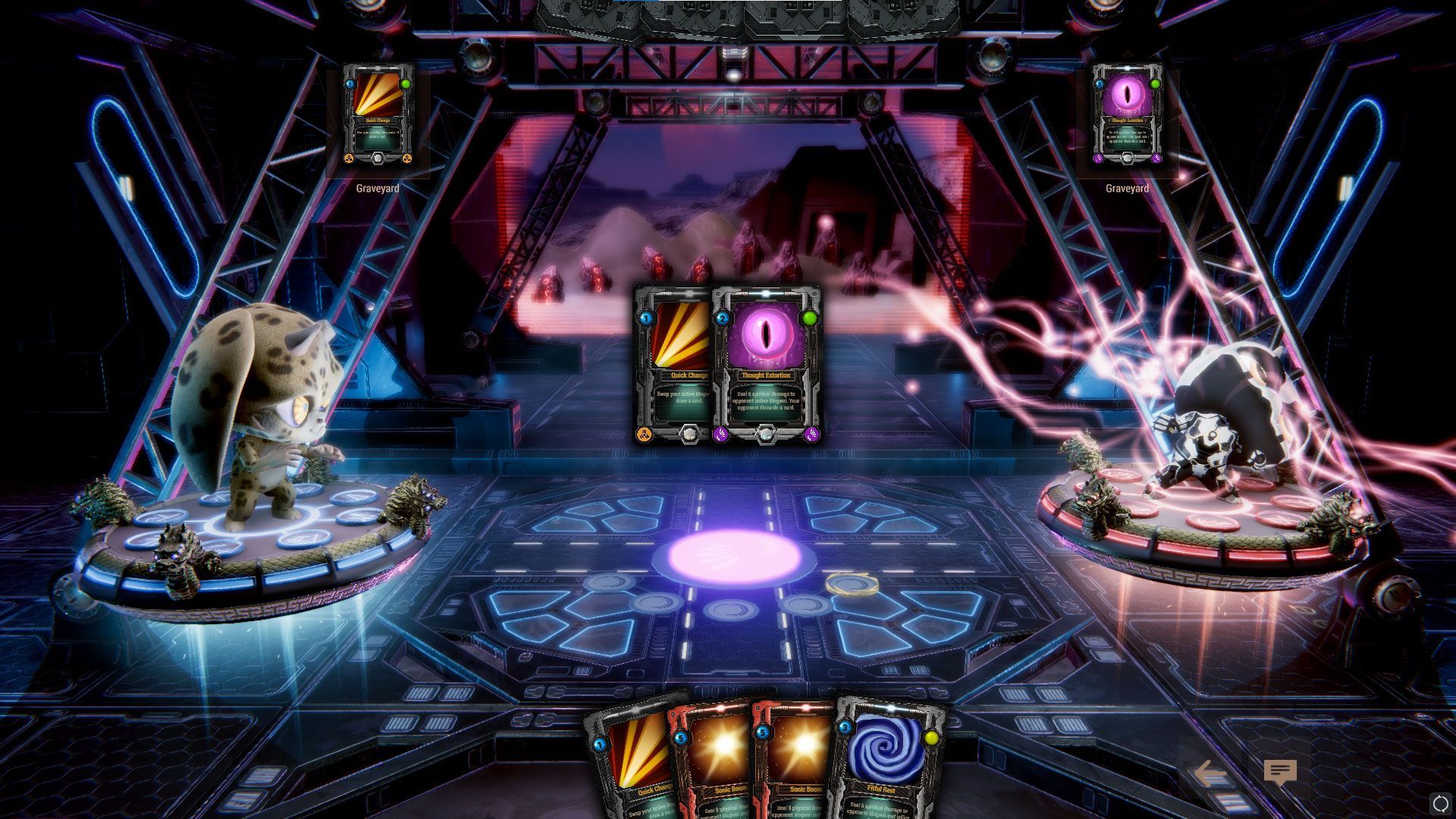Open the right graveyard with Thought Extortion
The width and height of the screenshot is (1456, 819).
click(x=1127, y=115)
